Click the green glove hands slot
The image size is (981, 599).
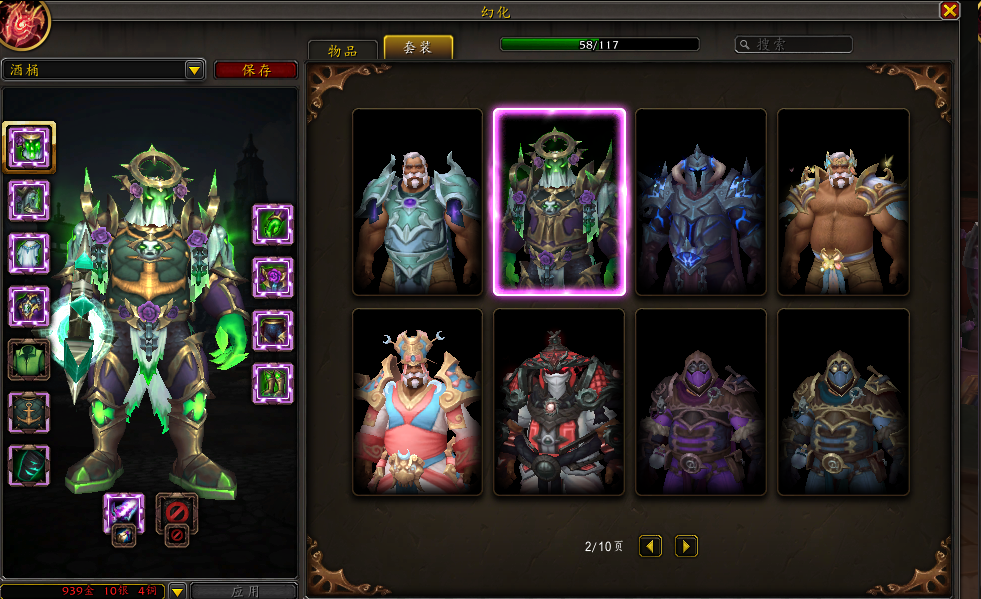(273, 225)
